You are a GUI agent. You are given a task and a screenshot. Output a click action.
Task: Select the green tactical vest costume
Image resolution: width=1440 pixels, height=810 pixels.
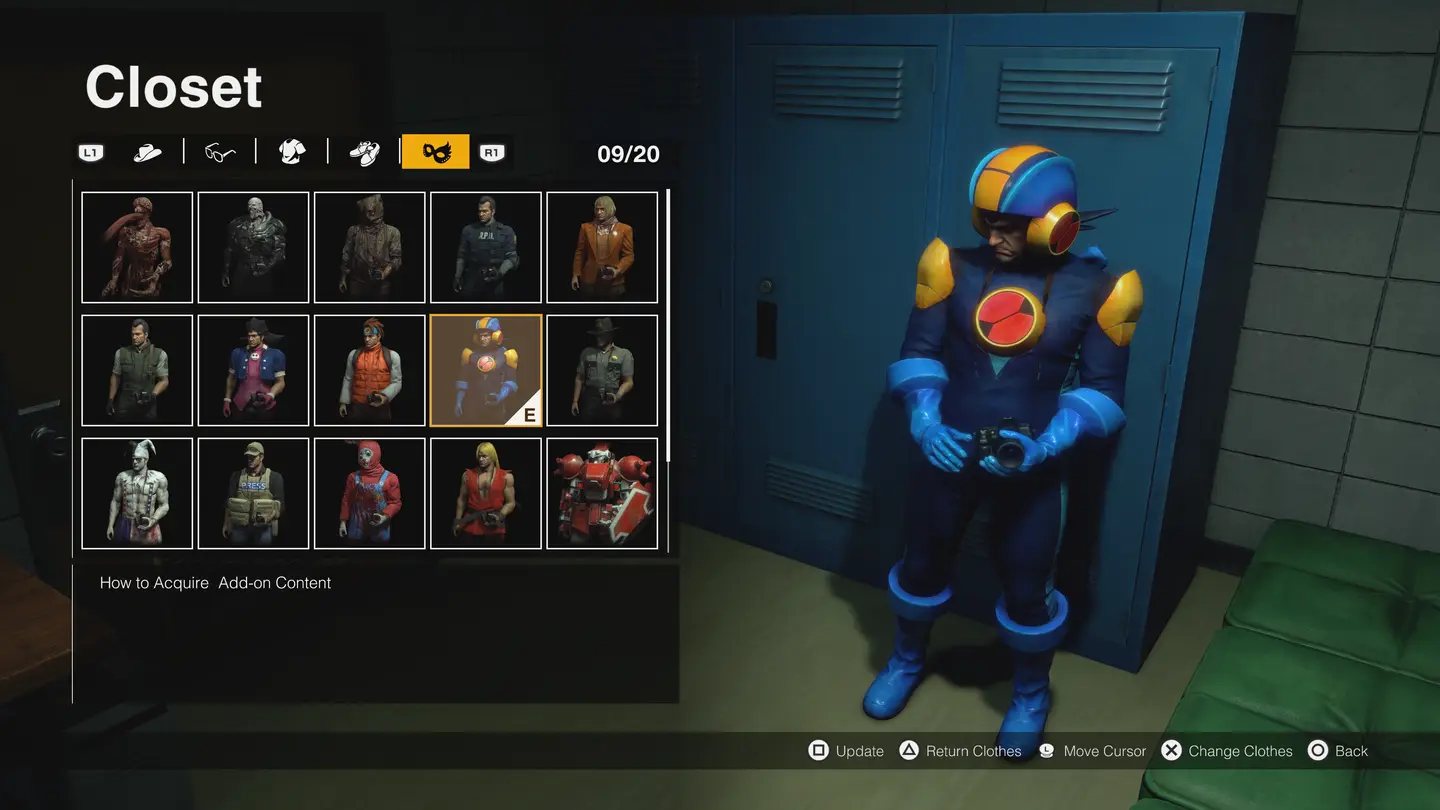click(x=137, y=370)
